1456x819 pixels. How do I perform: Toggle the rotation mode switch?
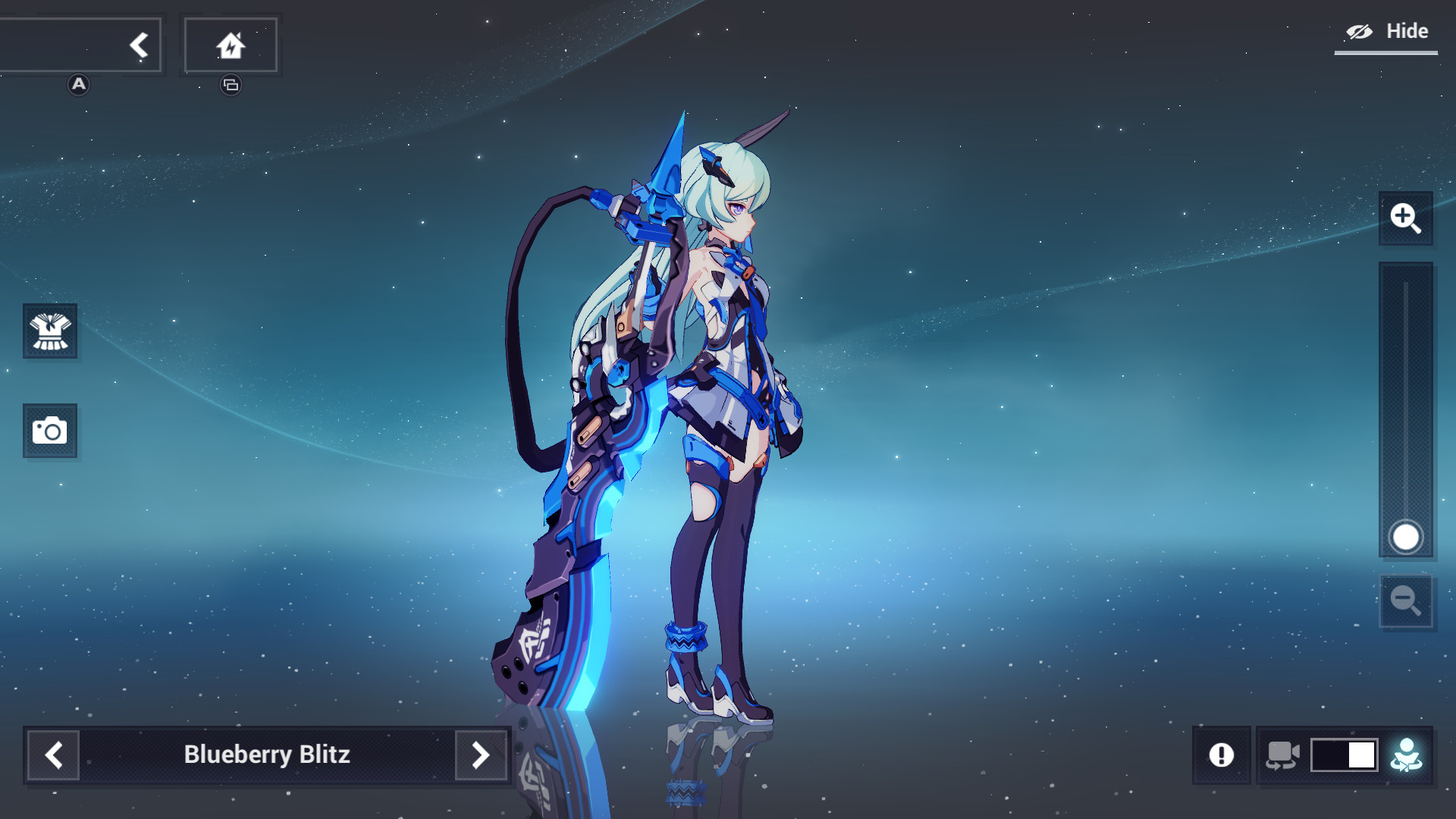pos(1344,755)
